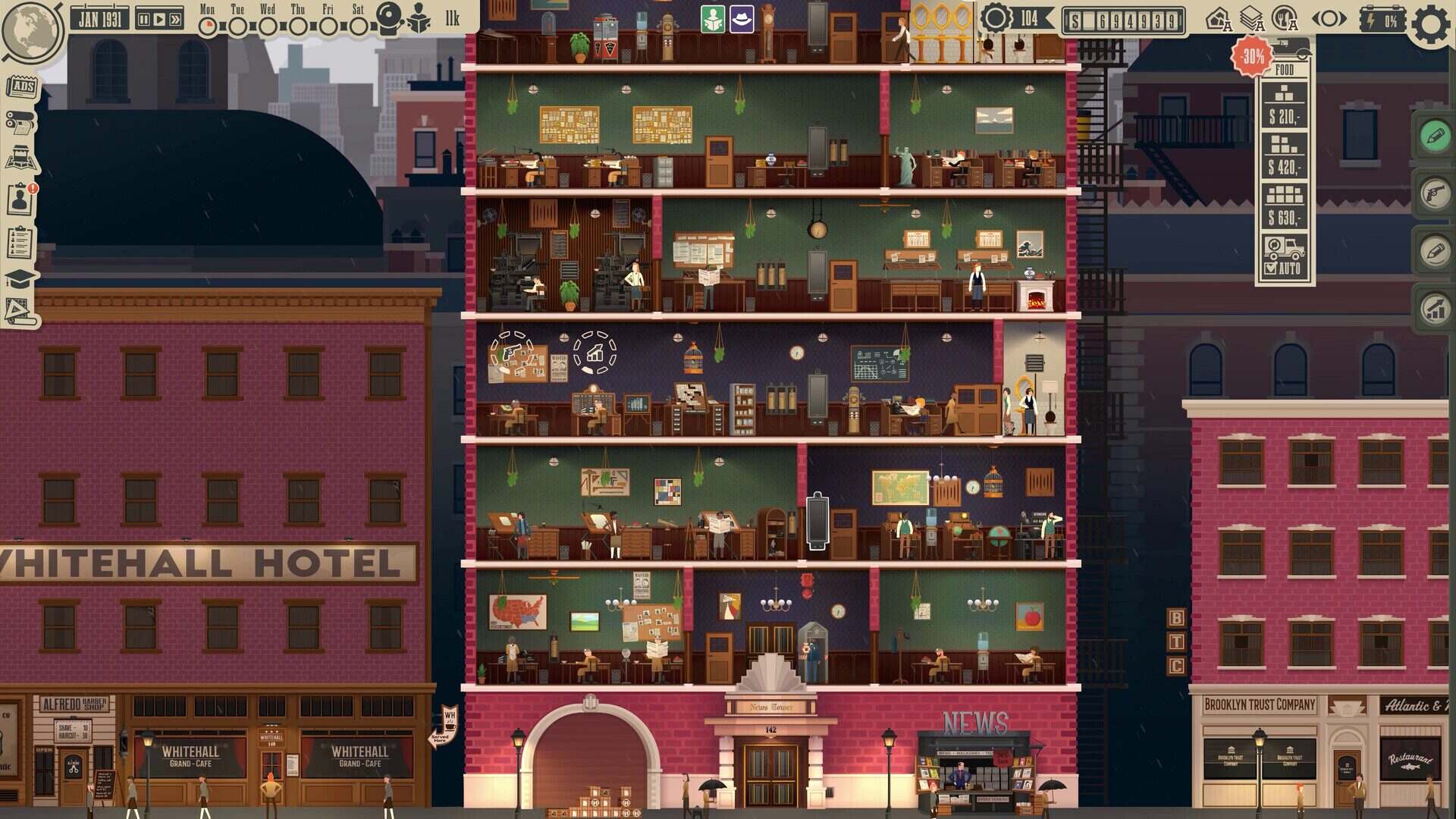Screen dimensions: 1456x819
Task: Open the readers statistics book icon
Action: point(419,21)
